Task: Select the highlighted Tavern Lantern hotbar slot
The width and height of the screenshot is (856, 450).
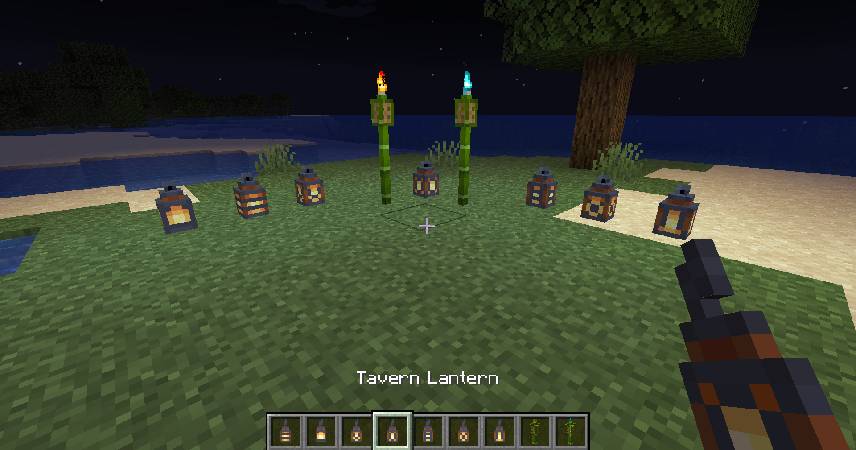Action: pos(392,433)
